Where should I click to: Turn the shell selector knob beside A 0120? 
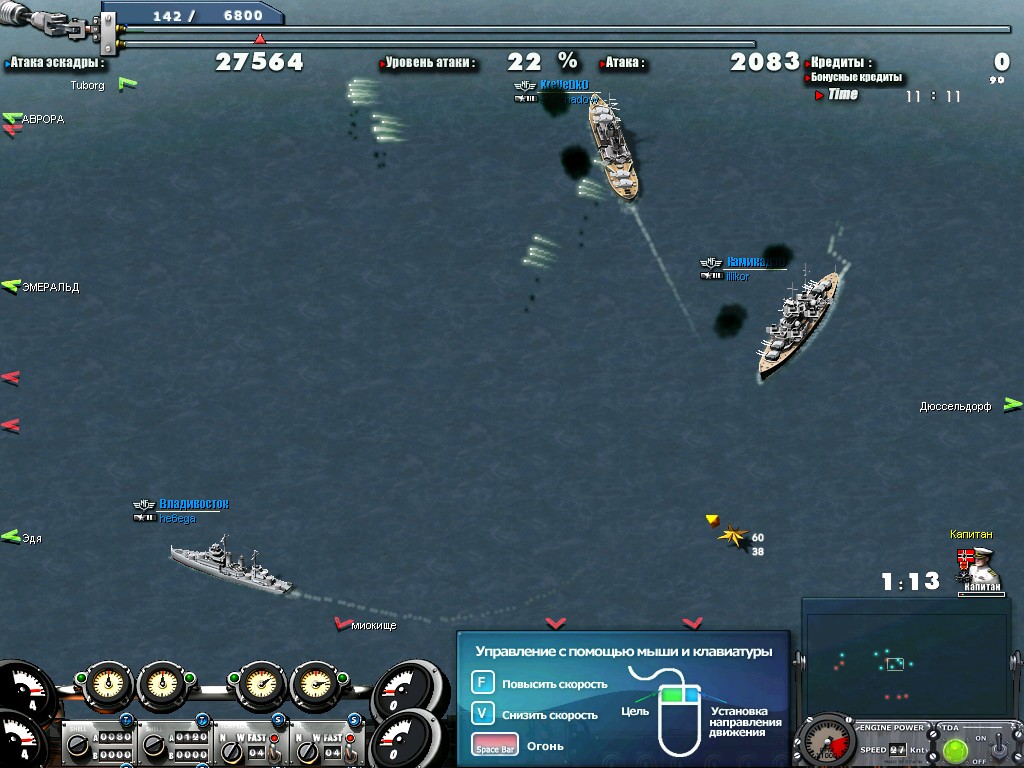coord(152,745)
